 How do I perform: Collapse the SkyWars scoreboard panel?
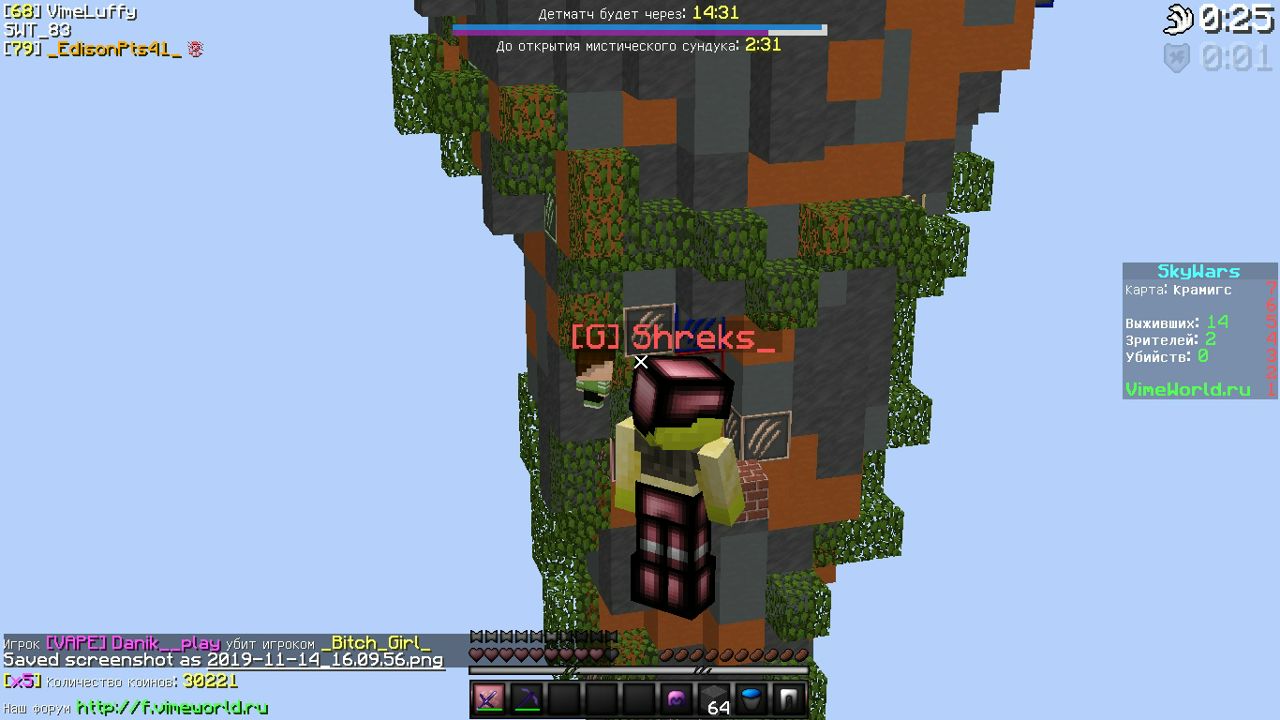coord(1198,270)
